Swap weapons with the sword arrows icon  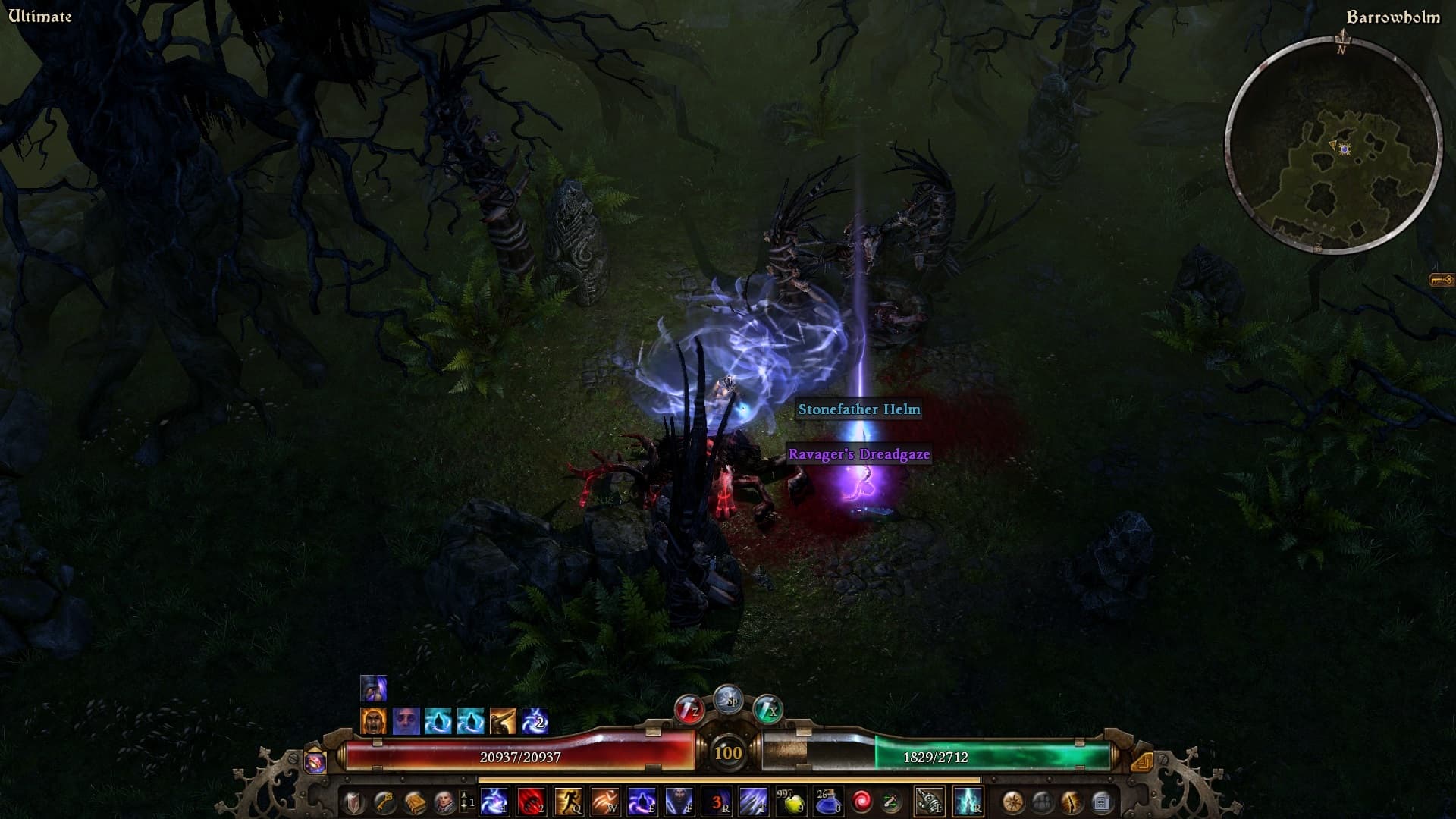[x=891, y=801]
